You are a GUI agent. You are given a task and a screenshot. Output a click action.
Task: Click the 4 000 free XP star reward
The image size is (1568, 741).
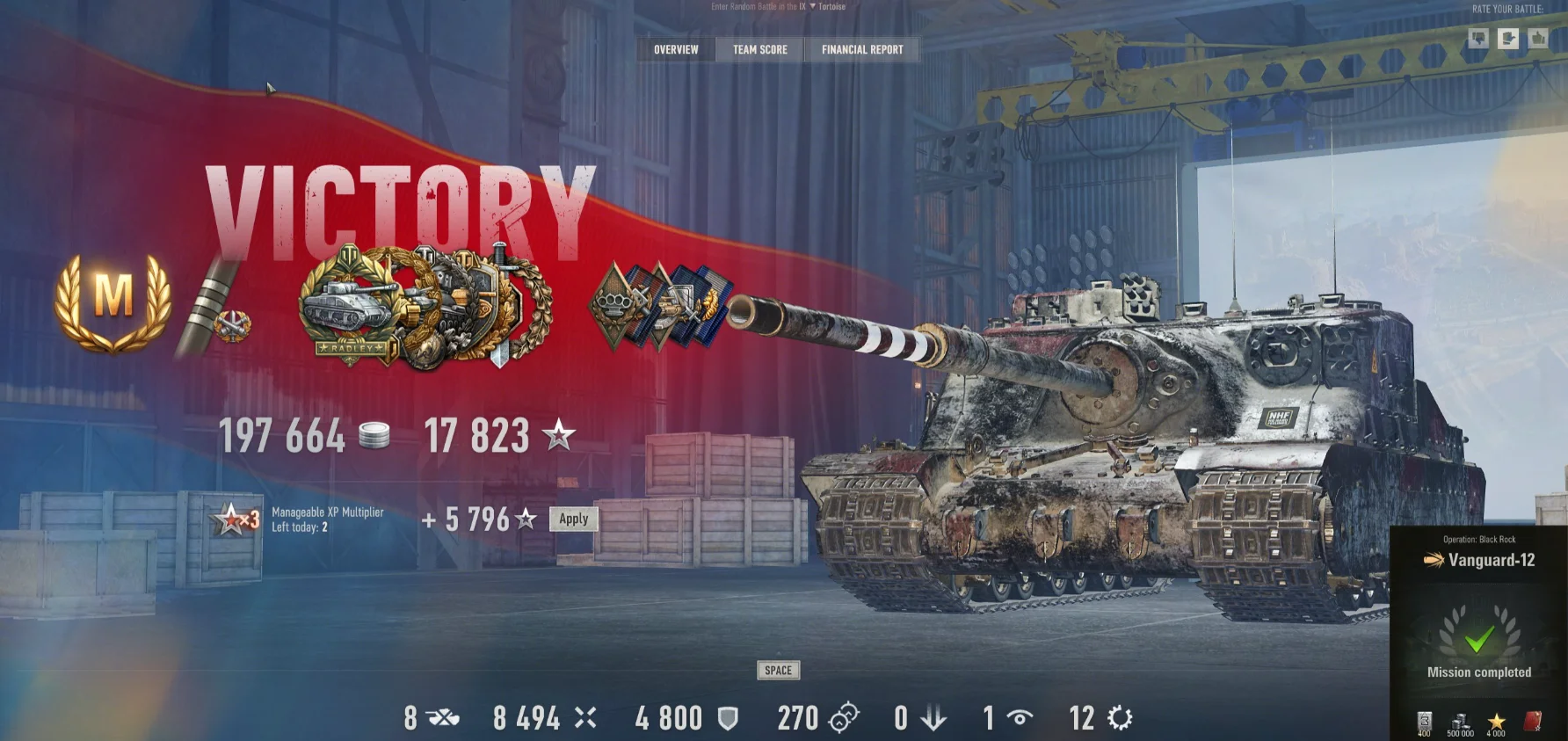click(x=1496, y=721)
